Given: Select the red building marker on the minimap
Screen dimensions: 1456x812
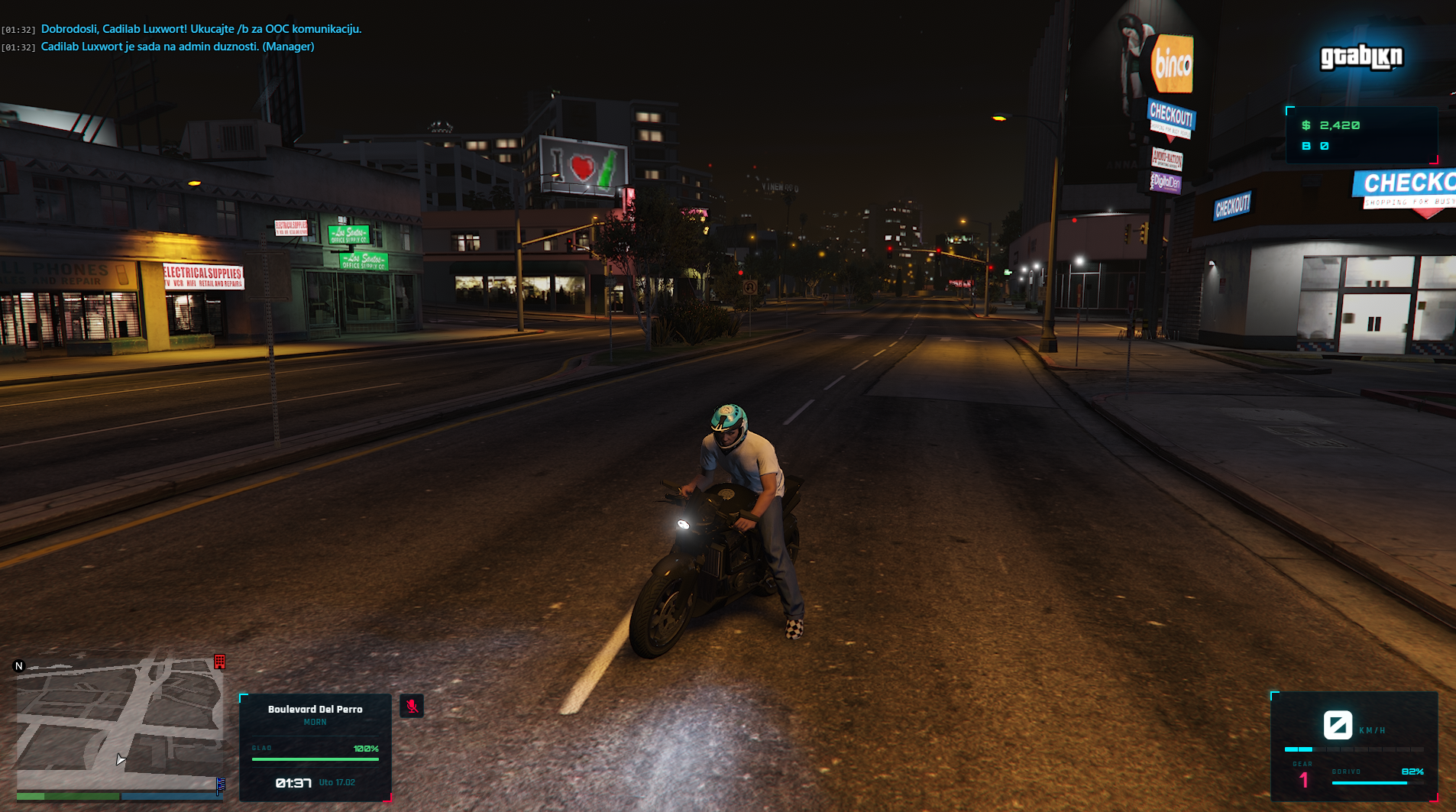Looking at the screenshot, I should coord(220,662).
